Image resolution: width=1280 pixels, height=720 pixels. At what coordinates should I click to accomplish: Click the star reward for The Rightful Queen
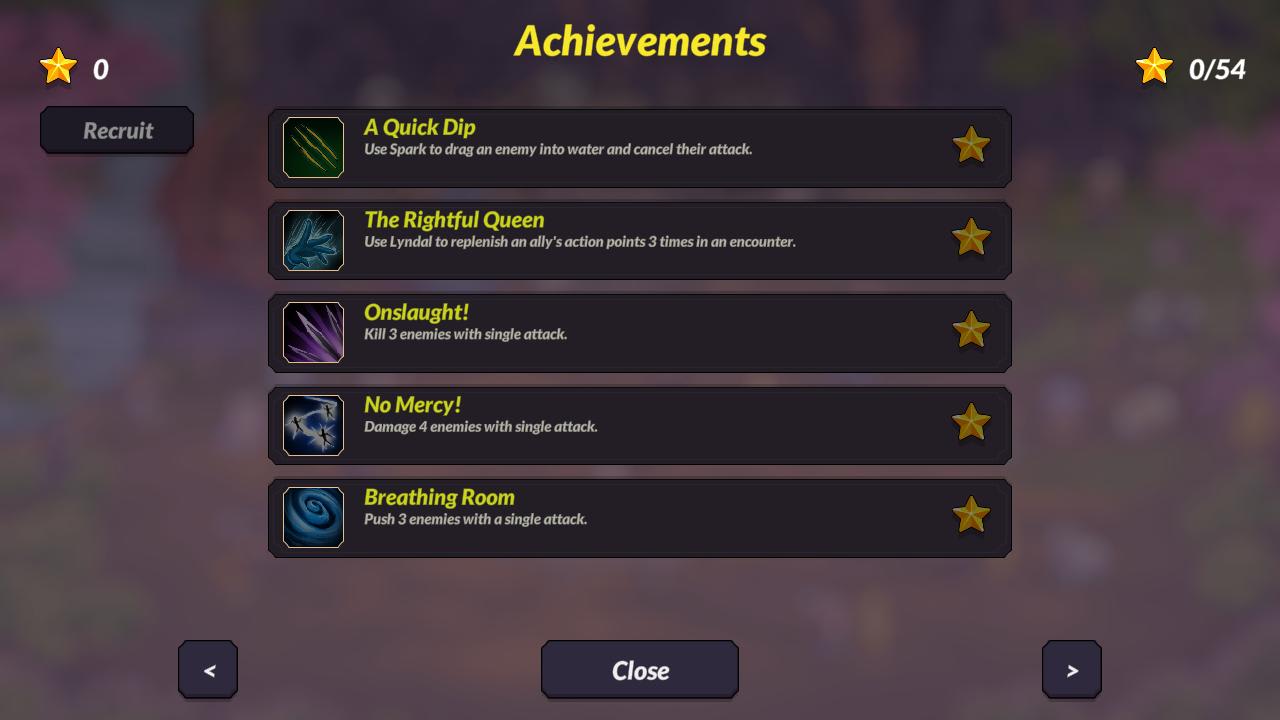pyautogui.click(x=971, y=239)
